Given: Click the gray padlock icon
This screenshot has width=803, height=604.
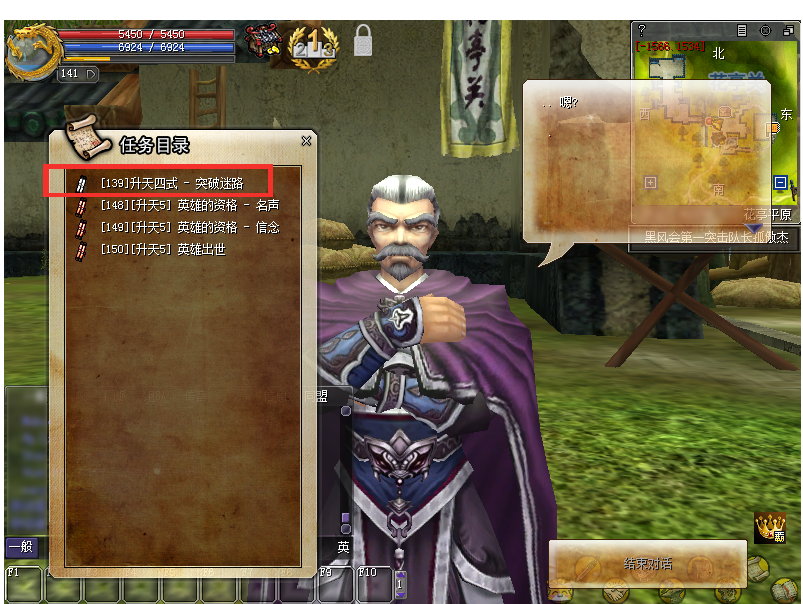Looking at the screenshot, I should pos(362,41).
